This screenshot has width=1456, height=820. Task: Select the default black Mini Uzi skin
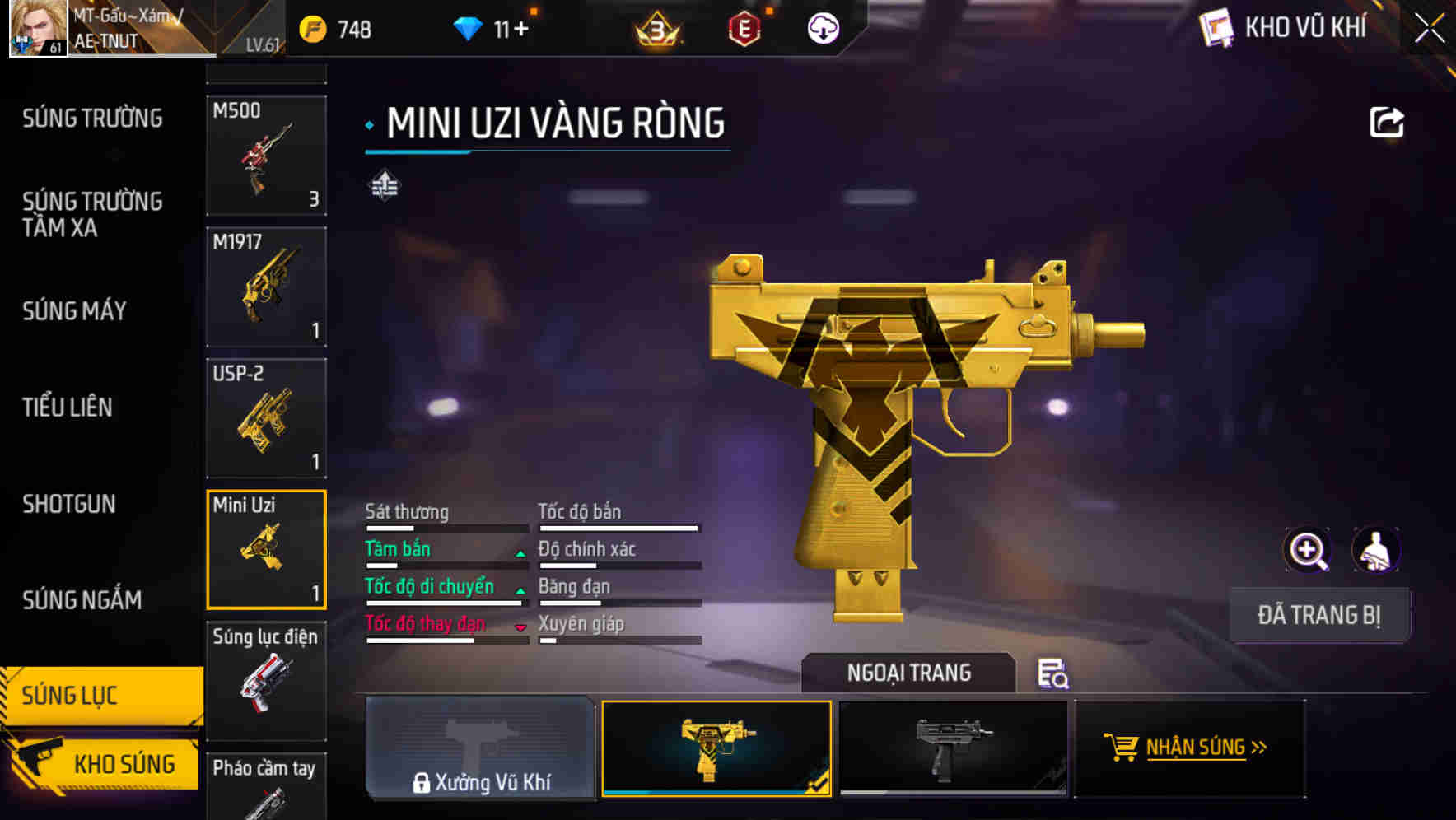pos(952,748)
